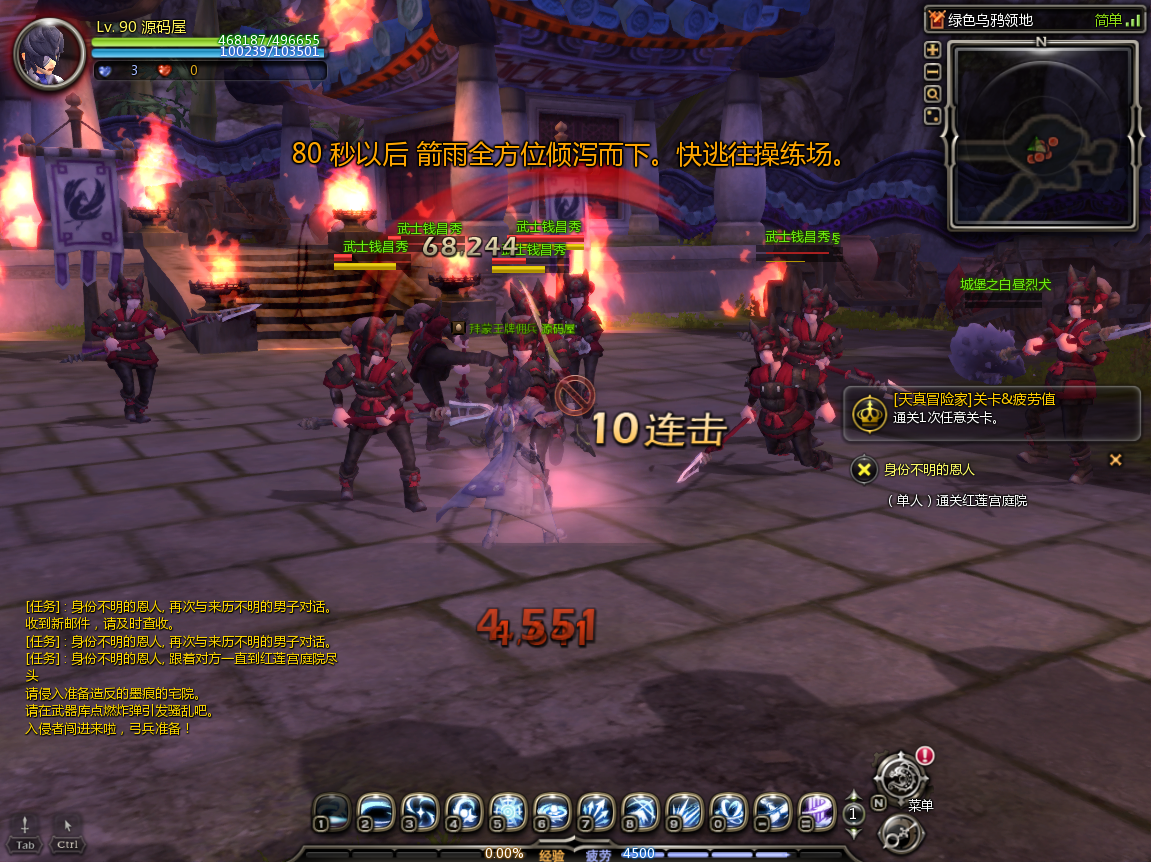This screenshot has width=1151, height=862.
Task: Open the magnifier search button beside the minimap
Action: [932, 94]
